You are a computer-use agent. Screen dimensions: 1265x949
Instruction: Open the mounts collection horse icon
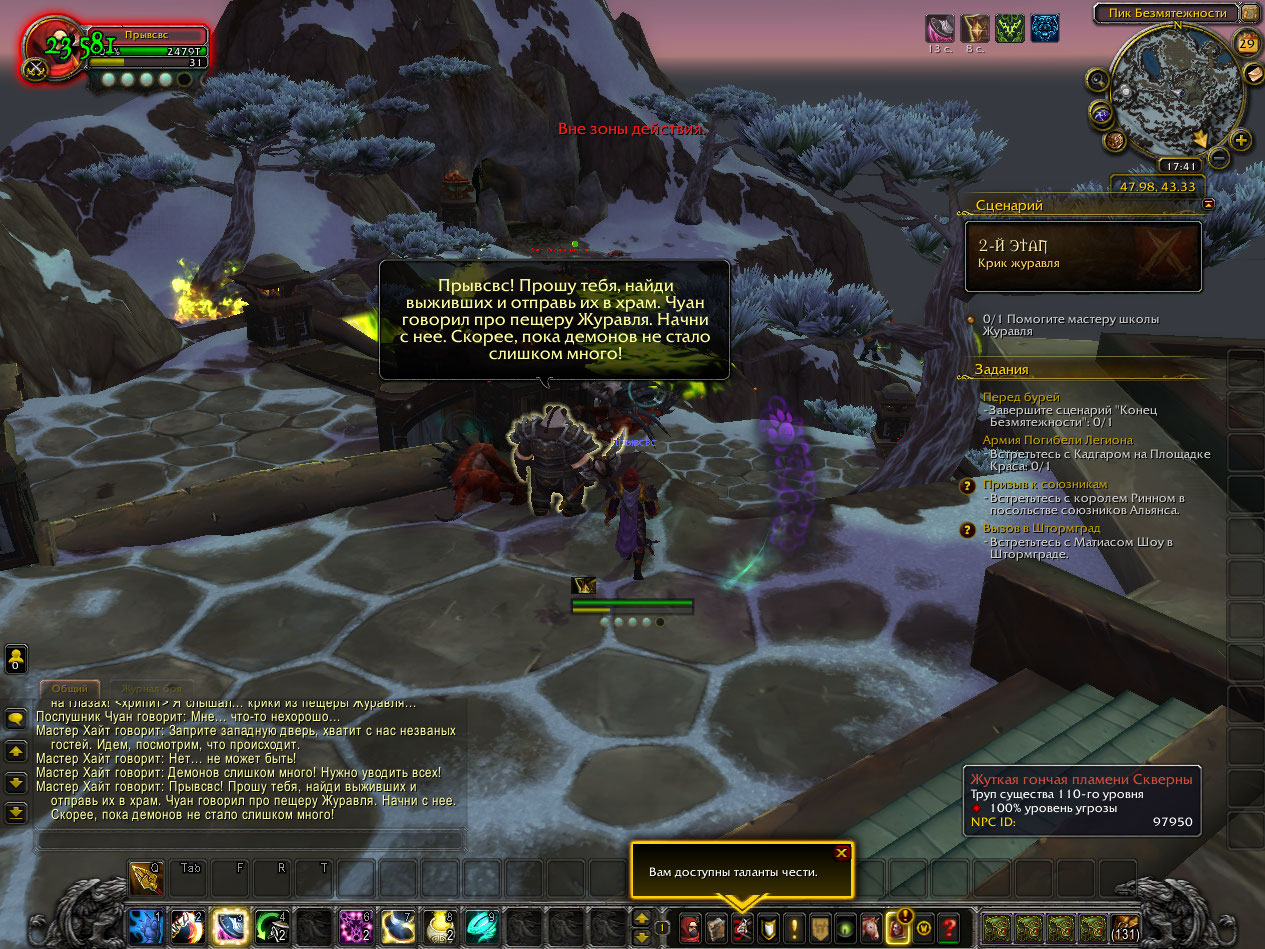871,927
